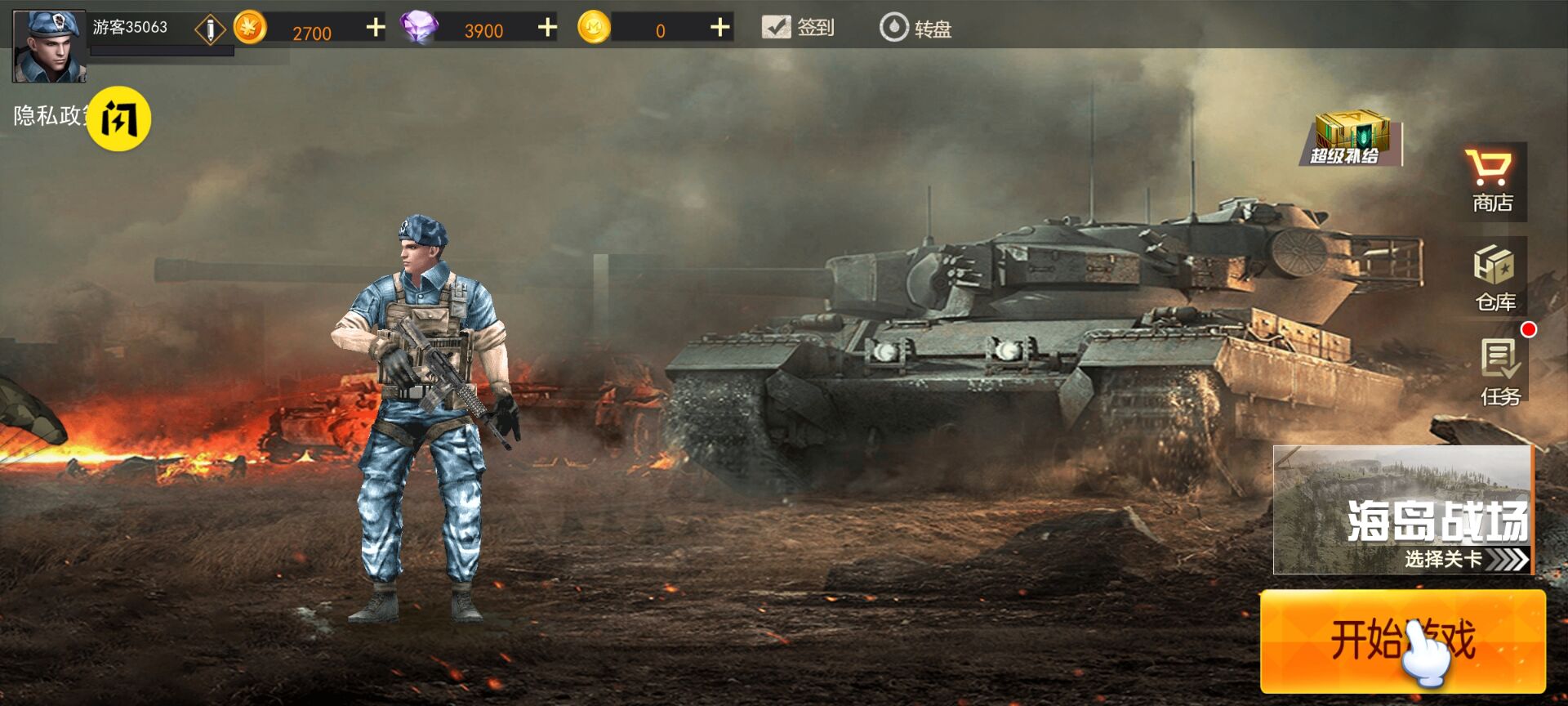This screenshot has width=1568, height=706.
Task: Open the 仓库 warehouse
Action: (1494, 278)
